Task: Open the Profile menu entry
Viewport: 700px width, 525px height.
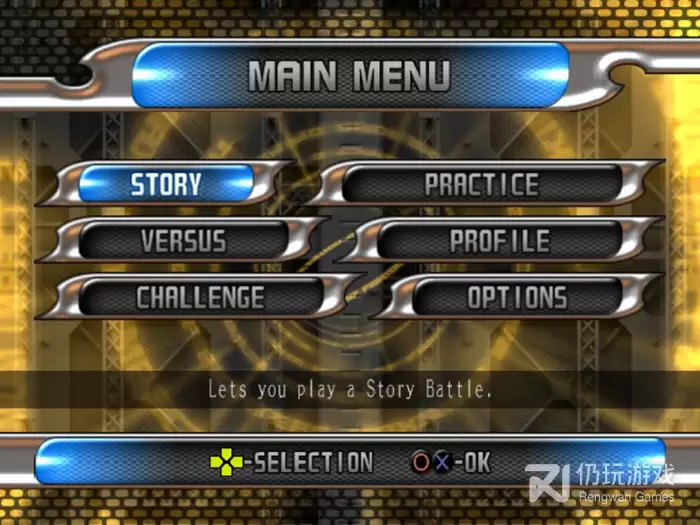Action: click(499, 241)
